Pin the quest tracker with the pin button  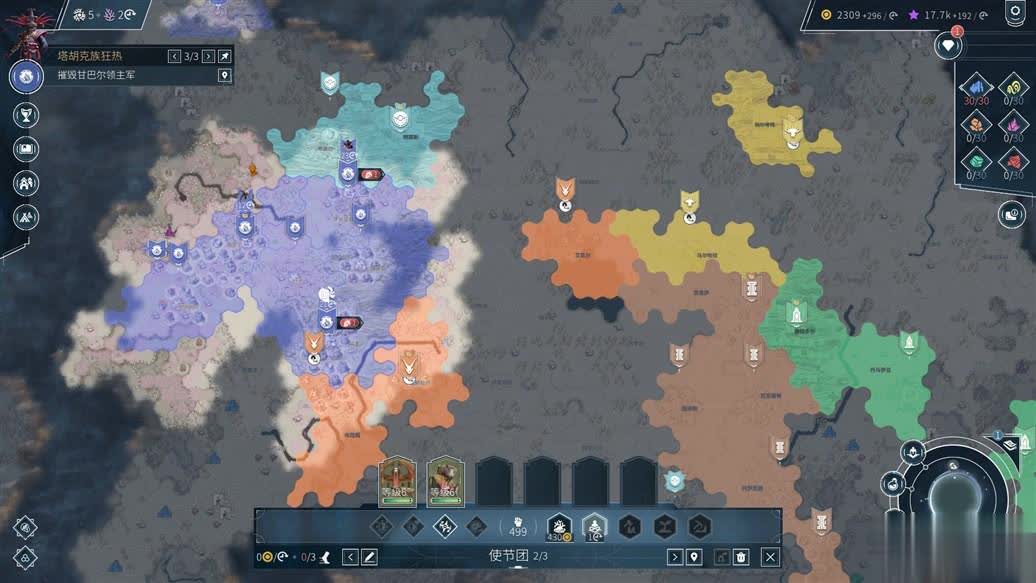225,56
